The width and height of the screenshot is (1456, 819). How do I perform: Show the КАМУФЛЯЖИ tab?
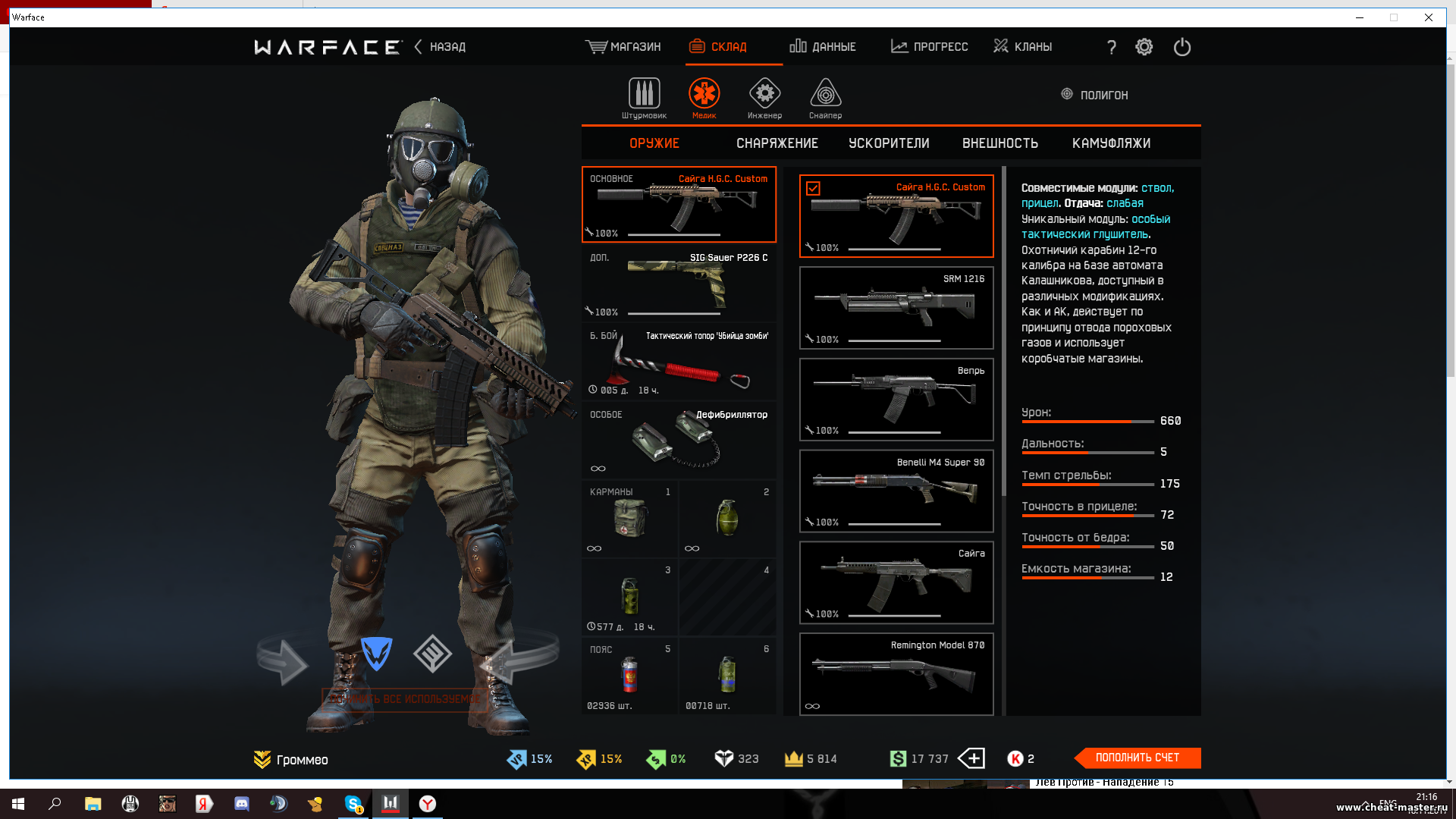point(1111,143)
